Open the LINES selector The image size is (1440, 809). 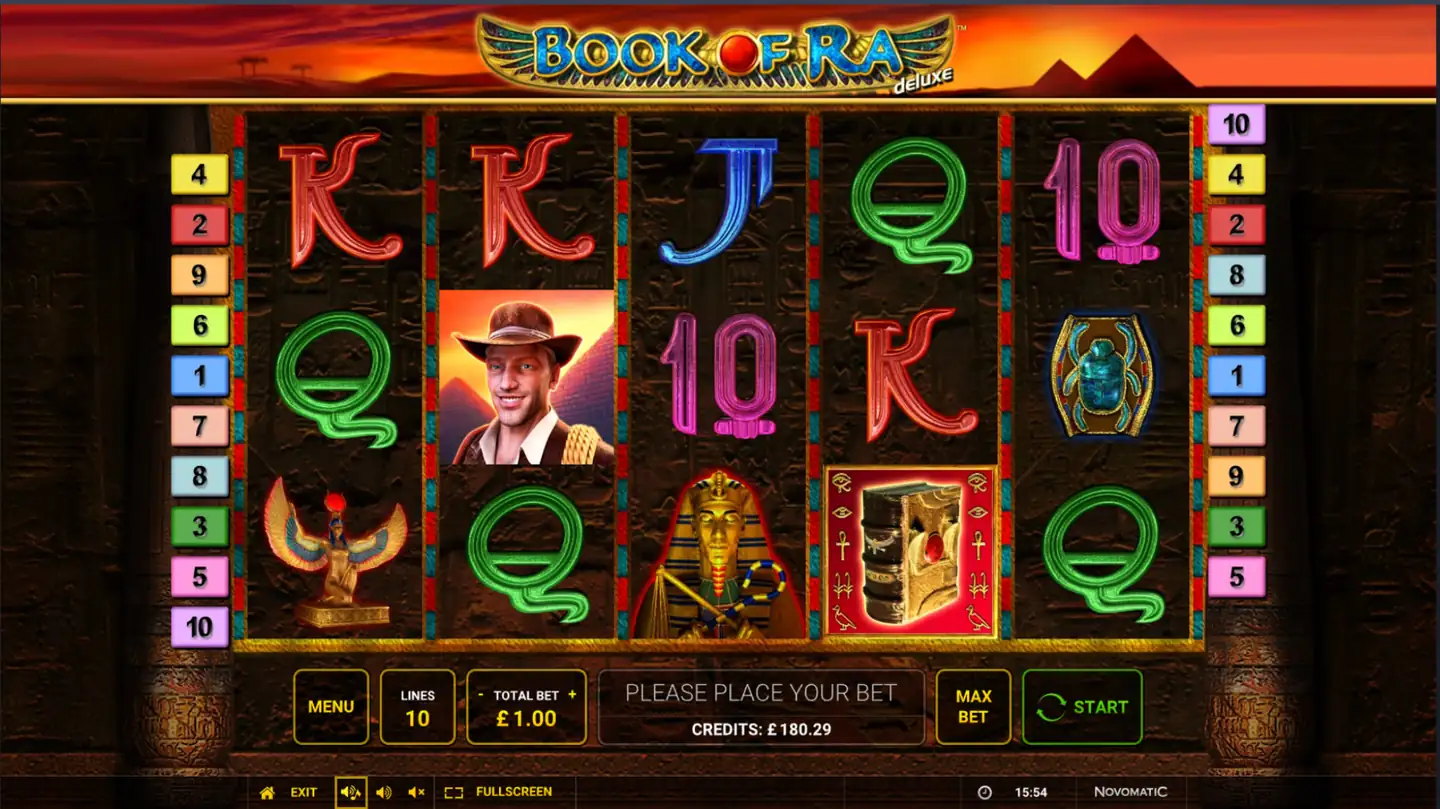click(417, 706)
